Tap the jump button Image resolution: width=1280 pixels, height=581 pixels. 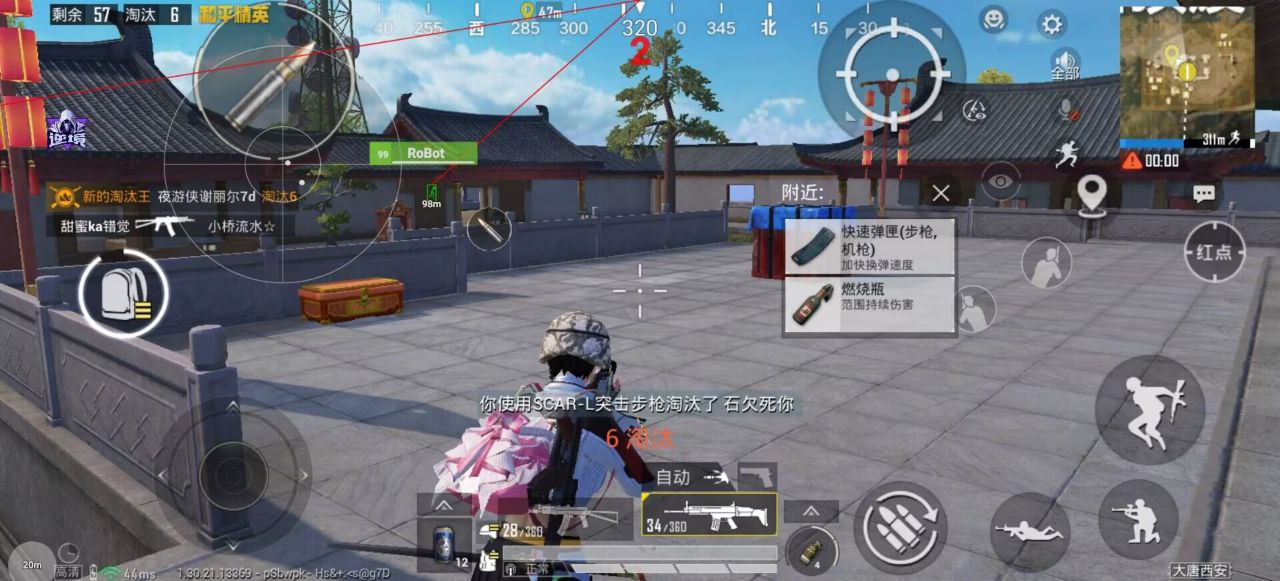1148,409
